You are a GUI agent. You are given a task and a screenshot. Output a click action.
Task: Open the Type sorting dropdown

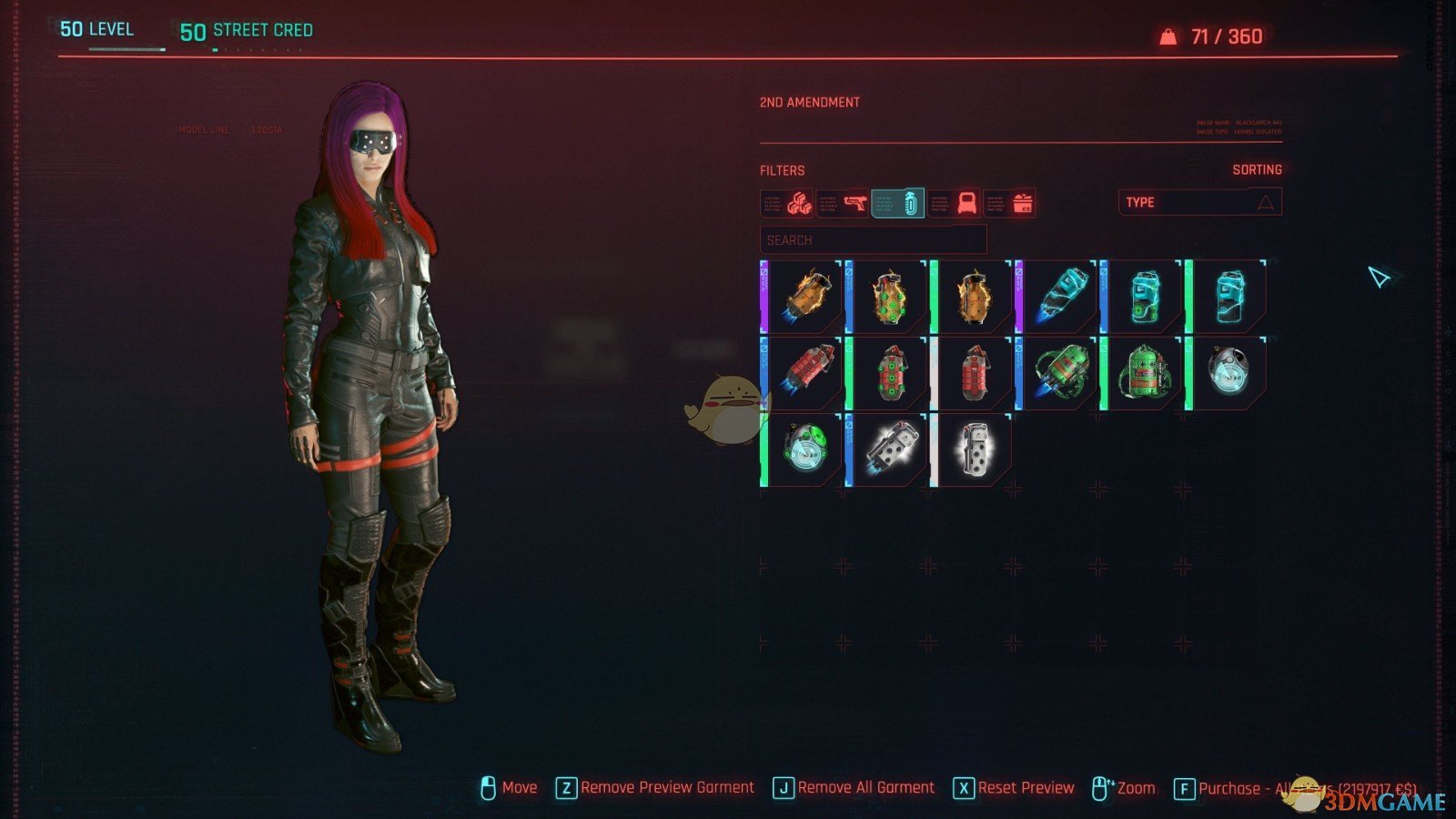point(1199,202)
